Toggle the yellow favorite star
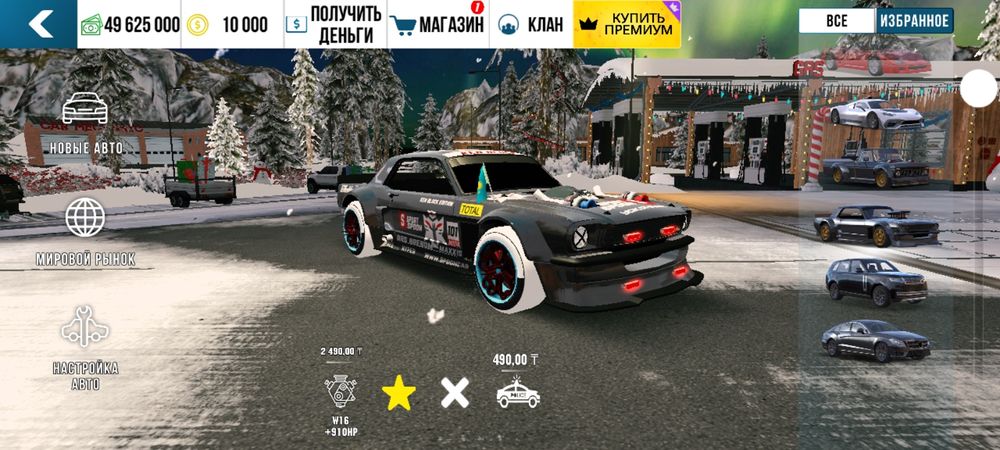 (x=399, y=394)
